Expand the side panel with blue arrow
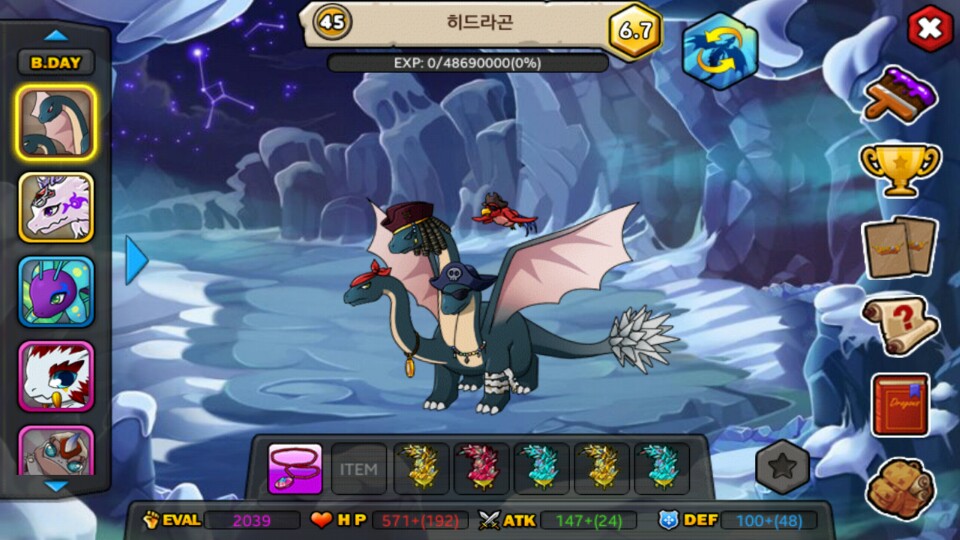Image resolution: width=960 pixels, height=540 pixels. tap(136, 260)
